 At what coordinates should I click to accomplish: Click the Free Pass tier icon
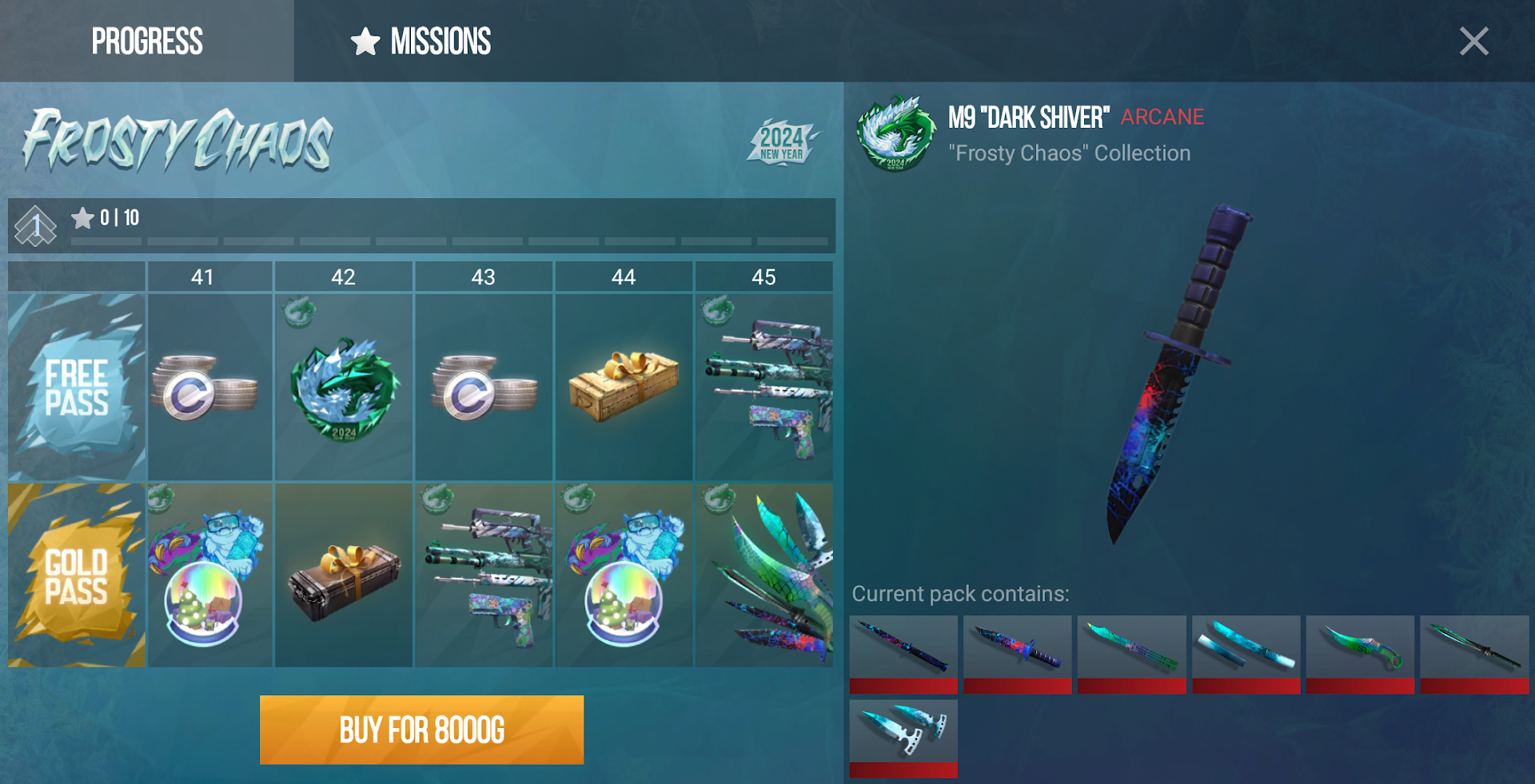point(76,386)
